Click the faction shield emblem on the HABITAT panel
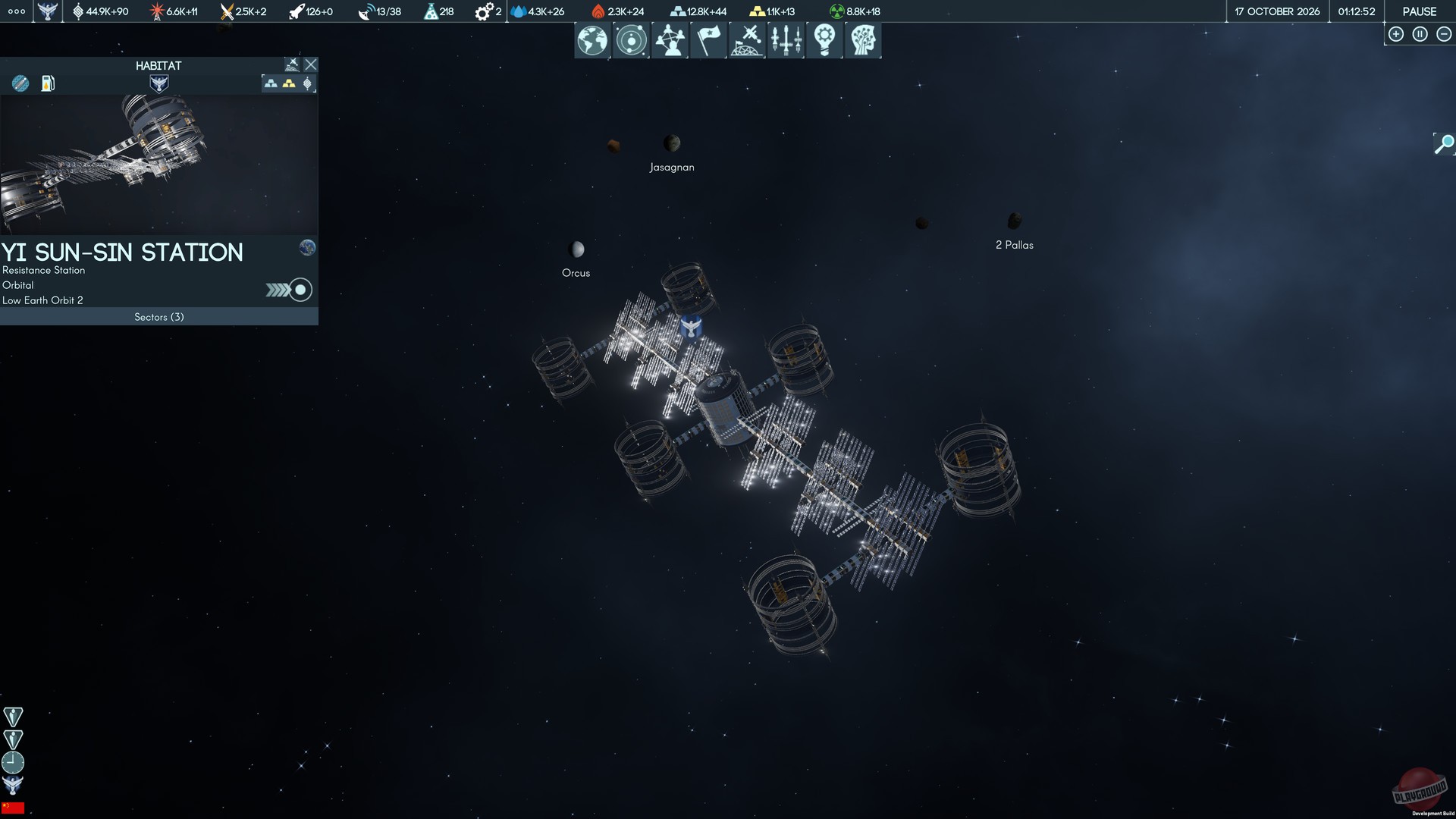 pyautogui.click(x=158, y=83)
